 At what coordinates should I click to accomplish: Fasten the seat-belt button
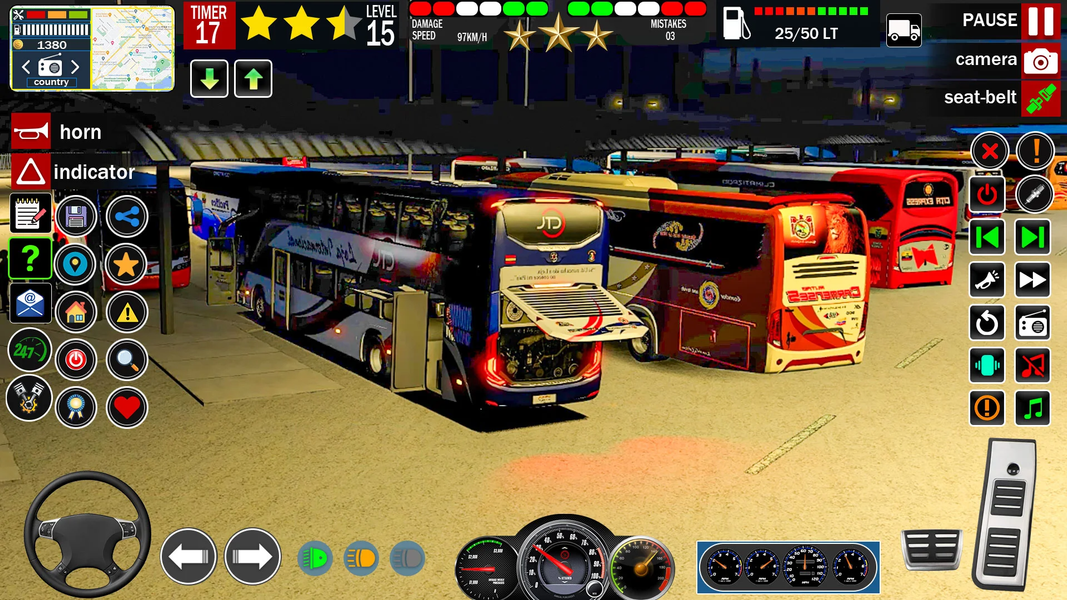[x=1040, y=98]
